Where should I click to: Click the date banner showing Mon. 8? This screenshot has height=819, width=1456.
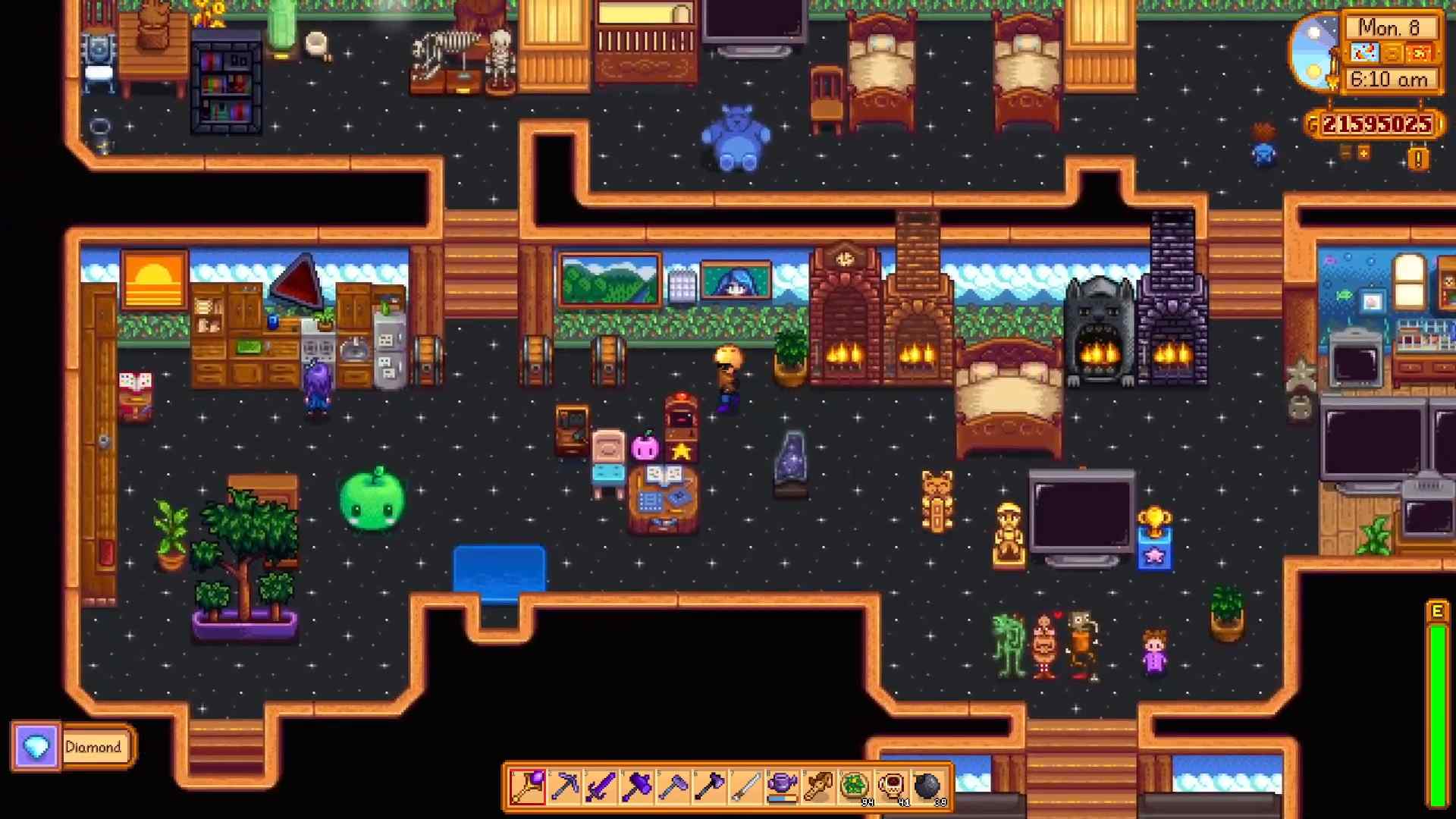1390,27
